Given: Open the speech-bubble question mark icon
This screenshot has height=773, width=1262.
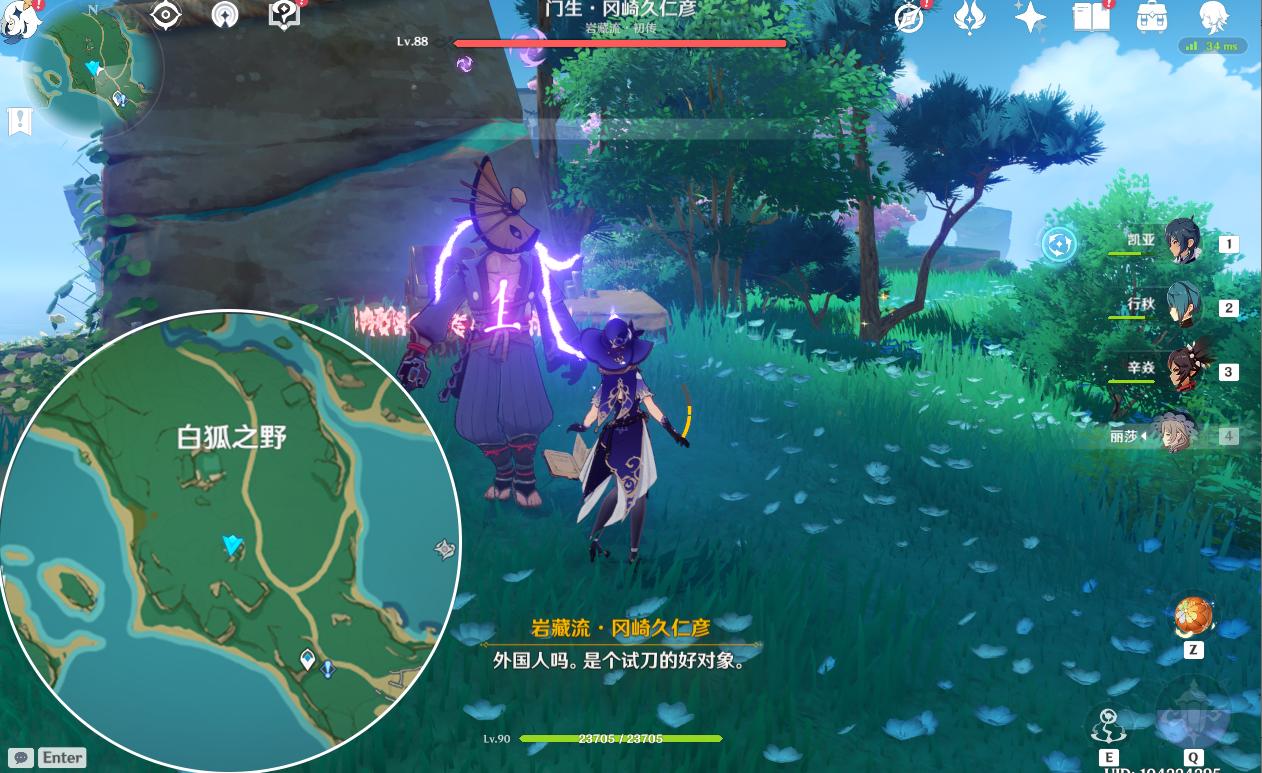Looking at the screenshot, I should coord(284,16).
